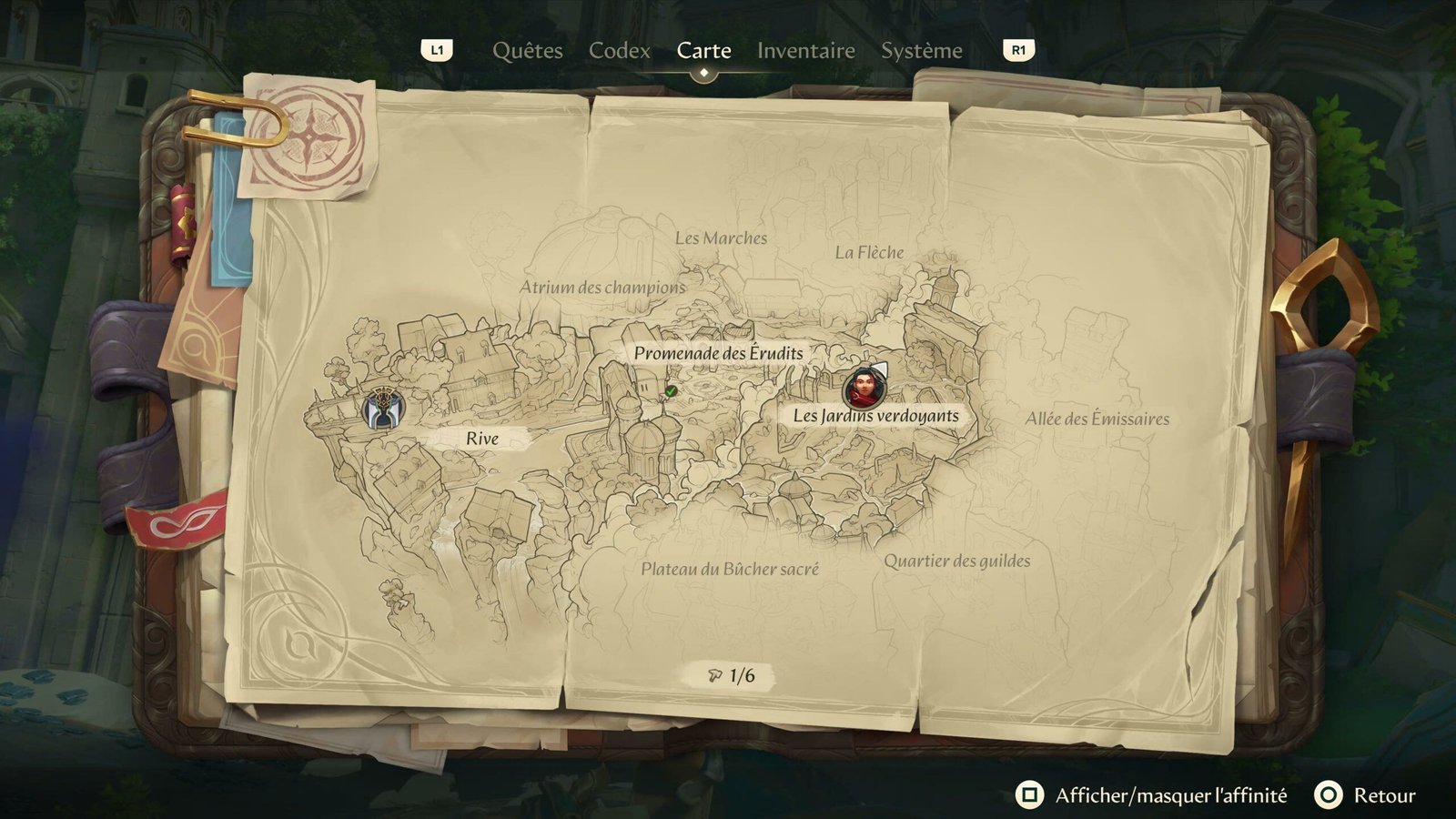
Task: Select the Rive location label
Action: (x=481, y=439)
